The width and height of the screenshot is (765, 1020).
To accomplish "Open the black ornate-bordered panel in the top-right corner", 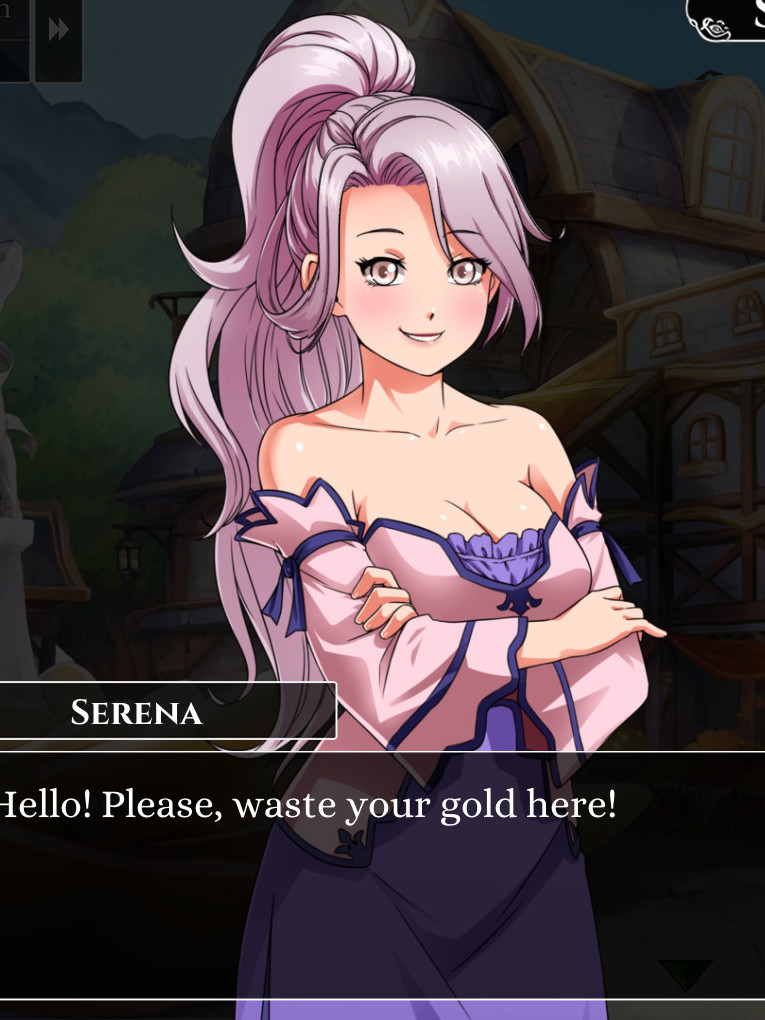I will 729,19.
